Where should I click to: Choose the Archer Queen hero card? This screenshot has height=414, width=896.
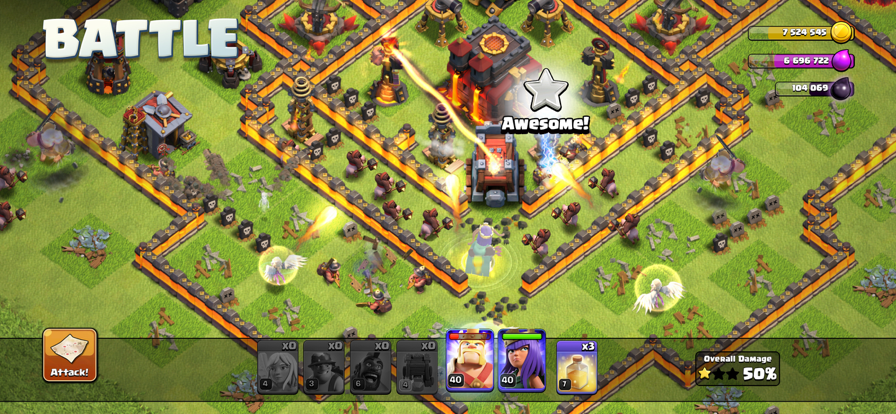coord(521,362)
